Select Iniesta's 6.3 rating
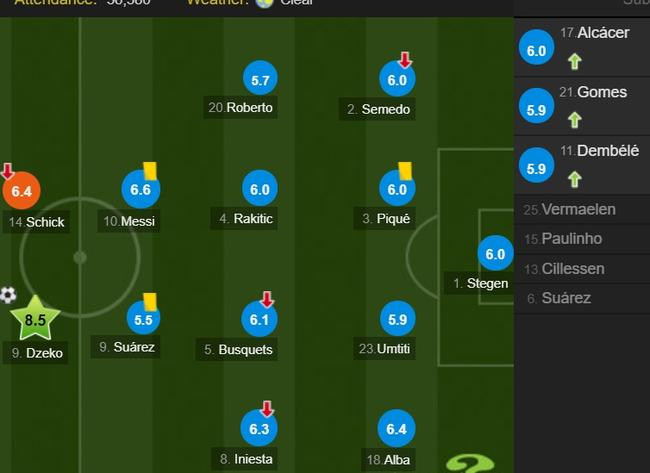This screenshot has width=650, height=473. (x=260, y=429)
